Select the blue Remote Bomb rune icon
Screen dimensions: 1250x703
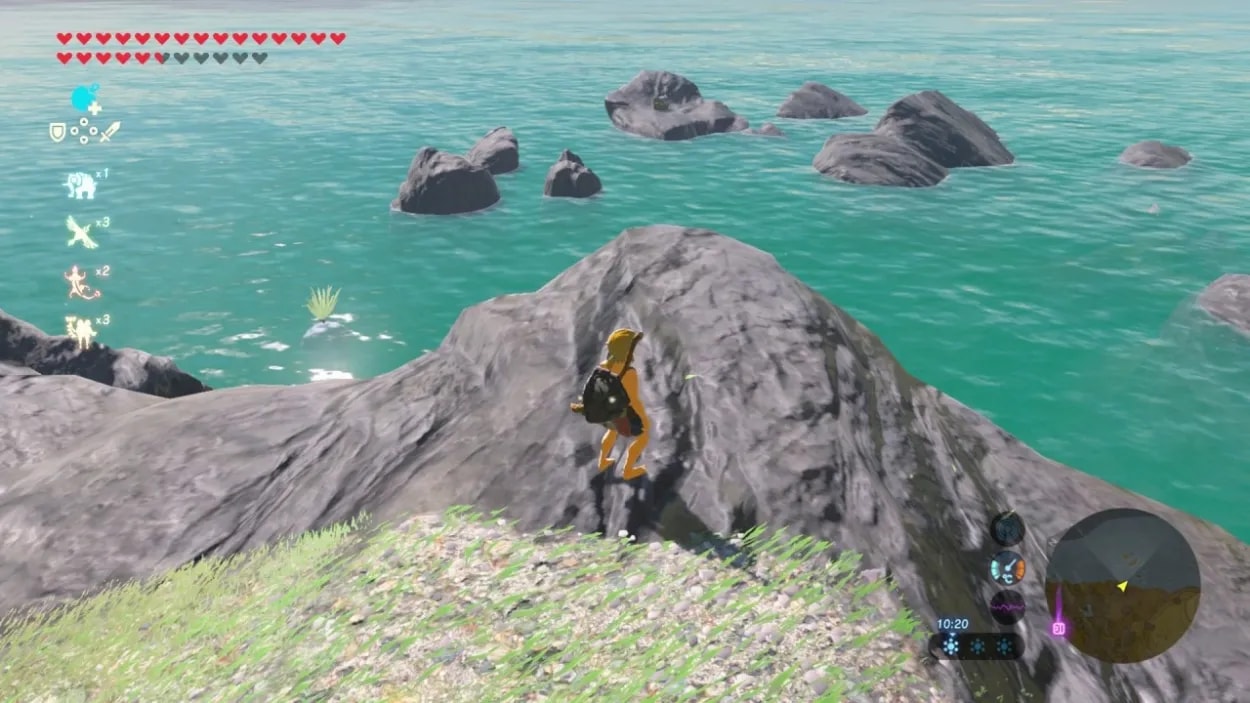click(x=85, y=99)
